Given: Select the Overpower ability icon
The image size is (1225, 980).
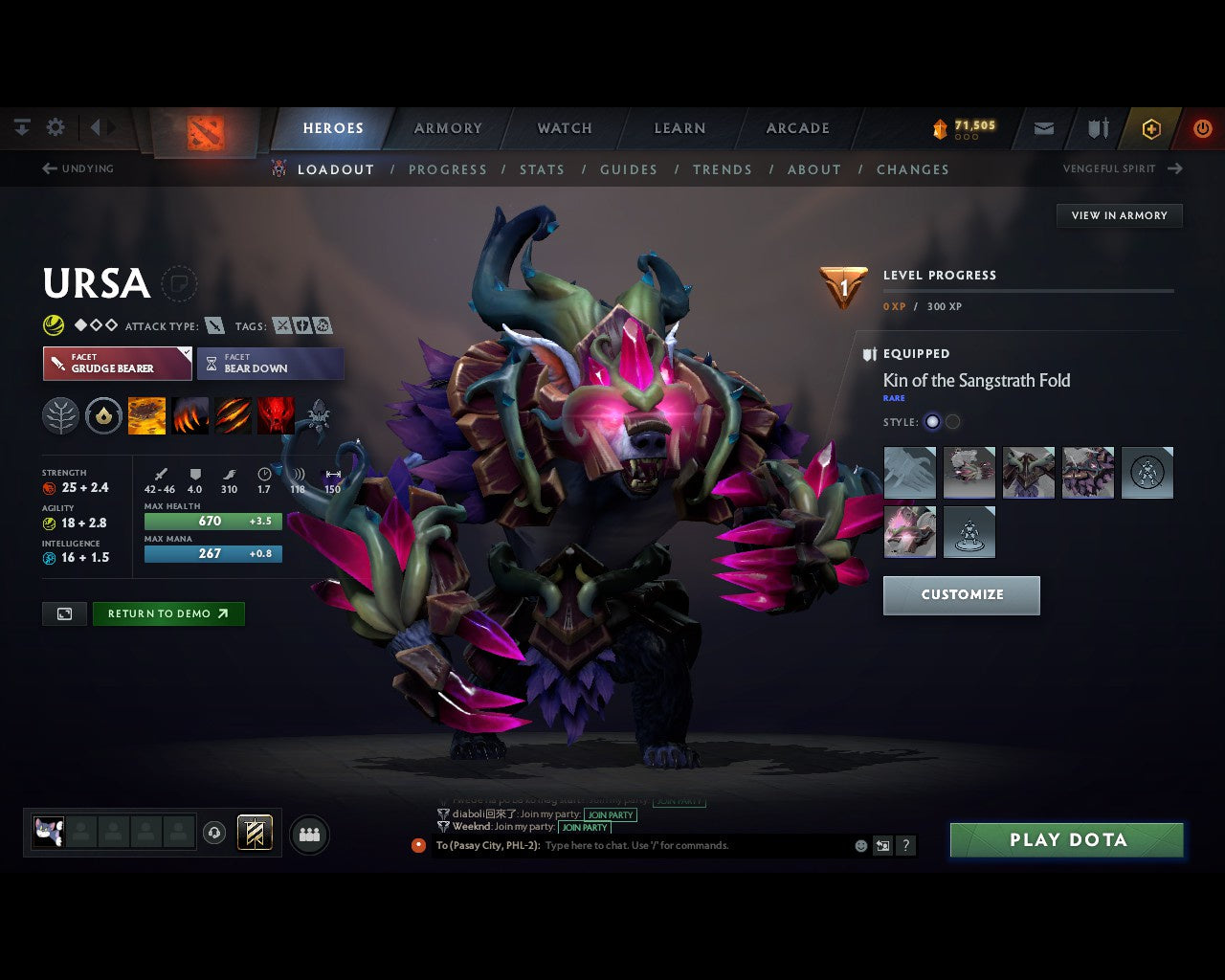Looking at the screenshot, I should coord(190,415).
